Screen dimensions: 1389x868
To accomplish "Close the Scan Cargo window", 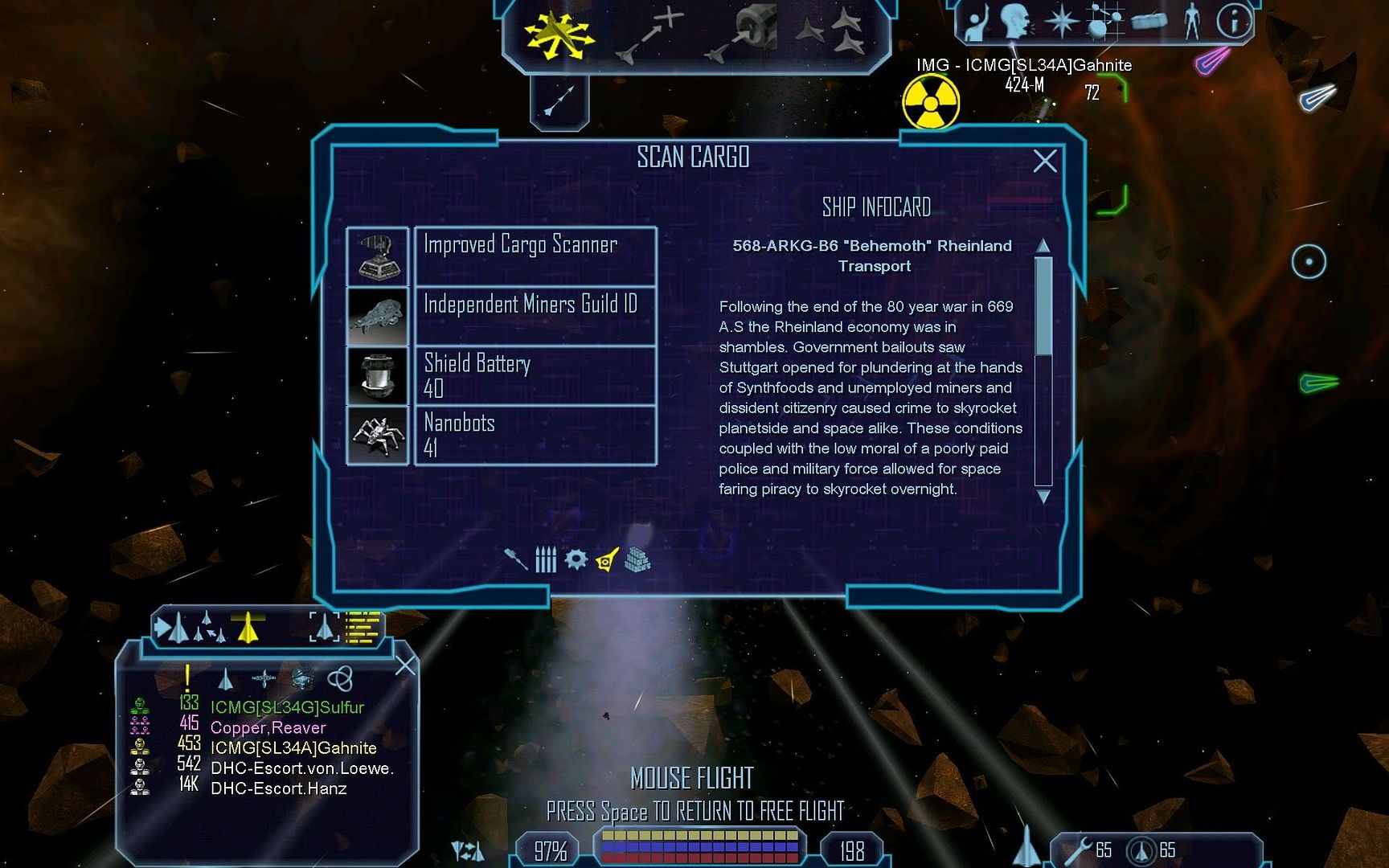I will coord(1044,162).
